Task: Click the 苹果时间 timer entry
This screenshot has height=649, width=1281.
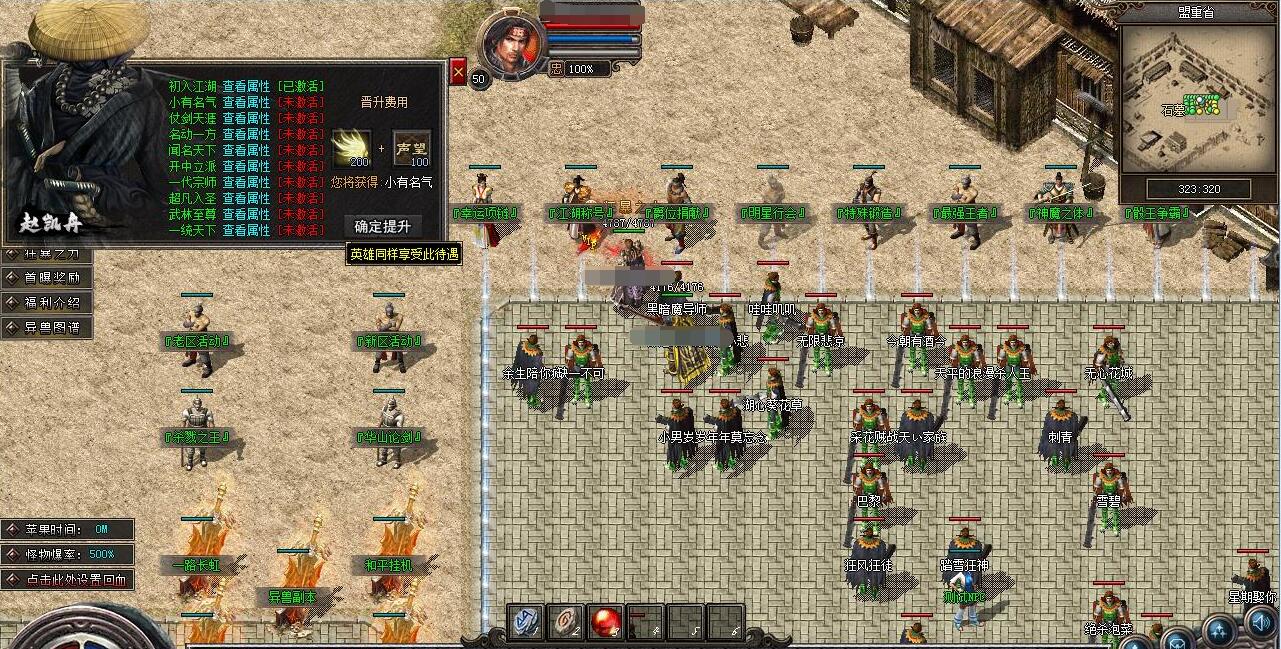Action: (68, 529)
